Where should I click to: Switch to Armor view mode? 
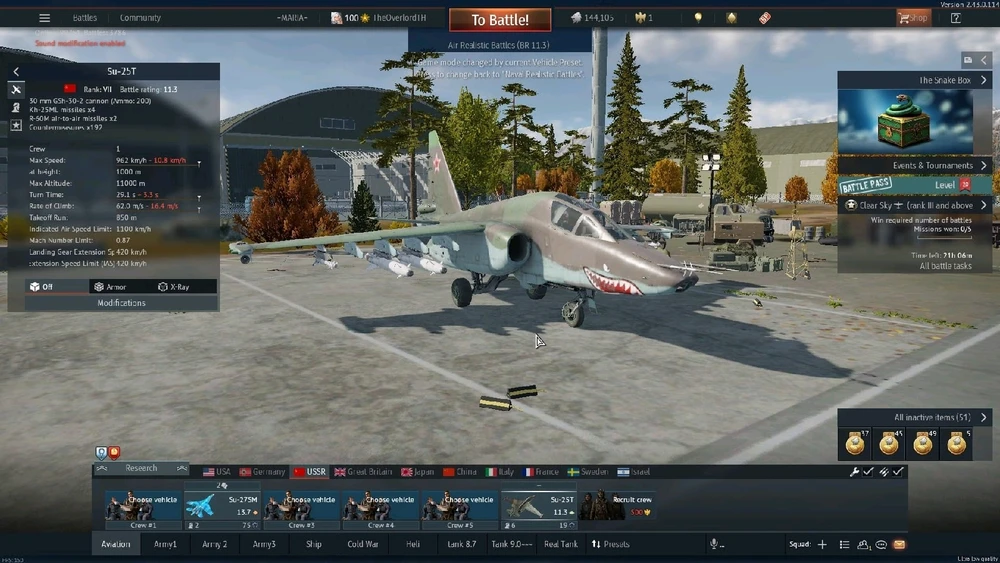click(110, 286)
